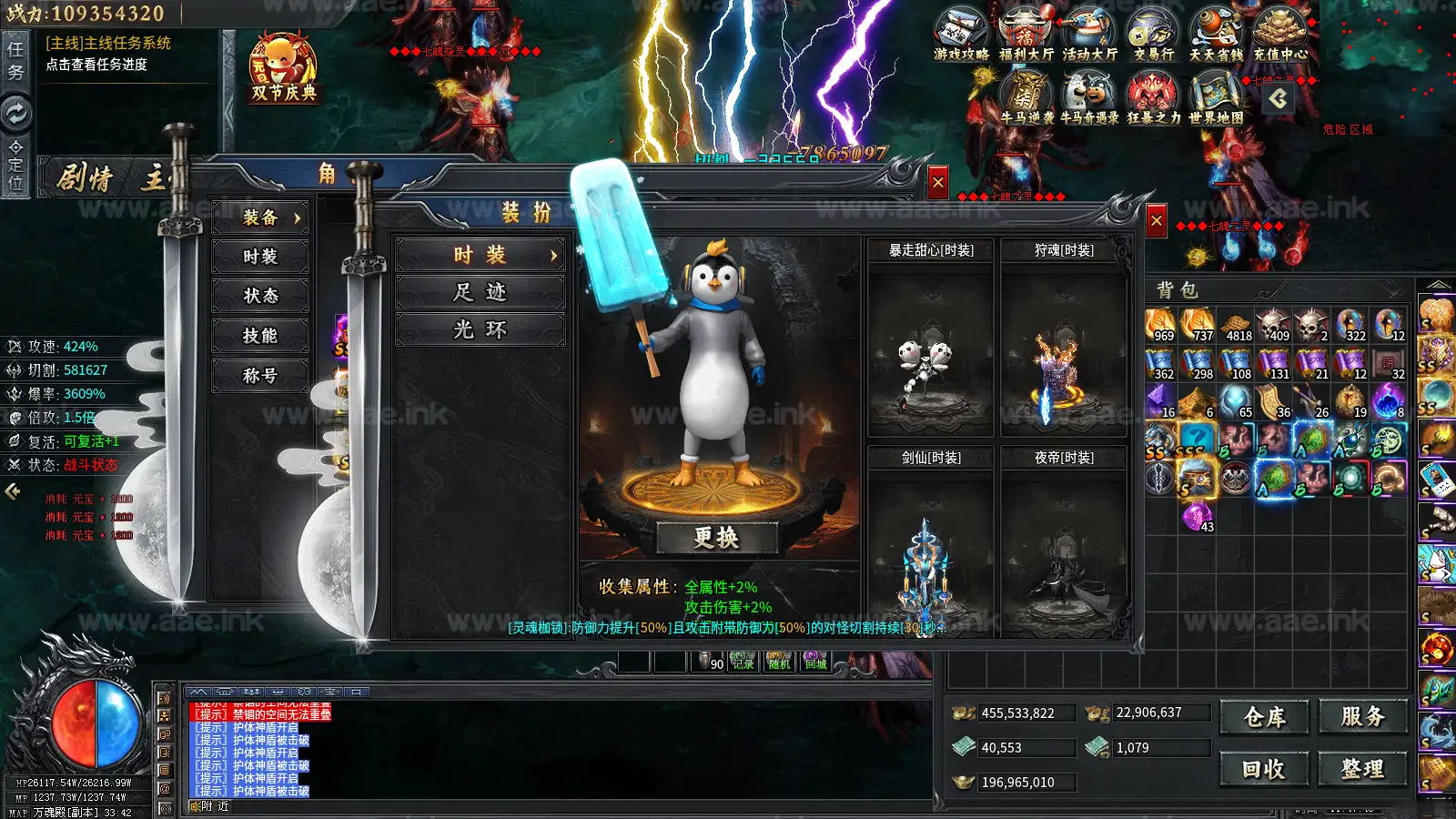Open the 服务 service button
This screenshot has height=819, width=1456.
coord(1362,717)
